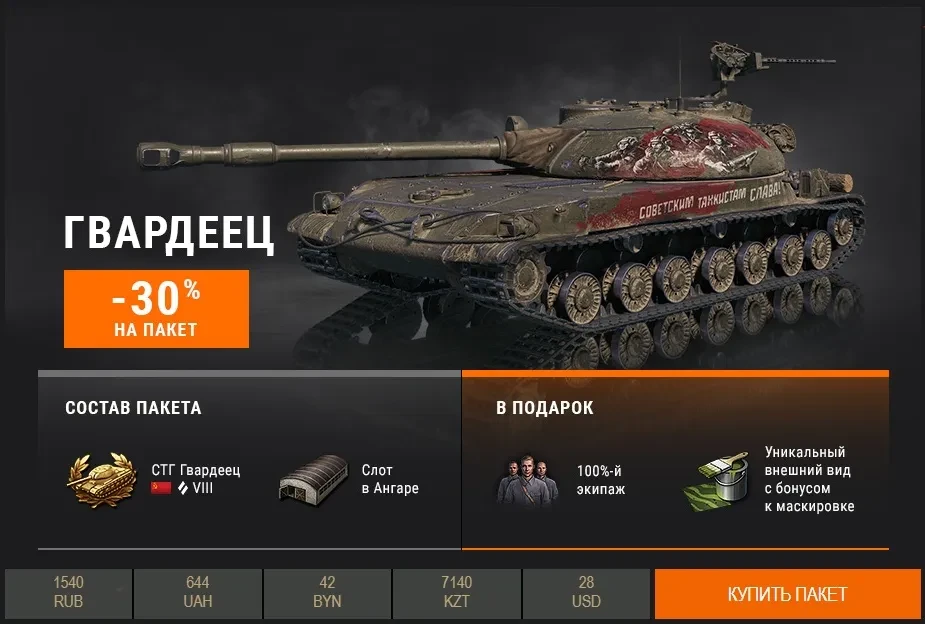Choose the 7140 KZT price option
This screenshot has height=624, width=925.
click(x=456, y=594)
